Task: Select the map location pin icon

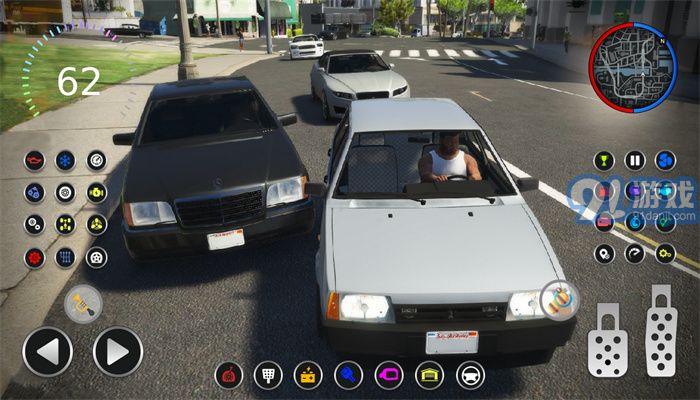Action: click(604, 254)
